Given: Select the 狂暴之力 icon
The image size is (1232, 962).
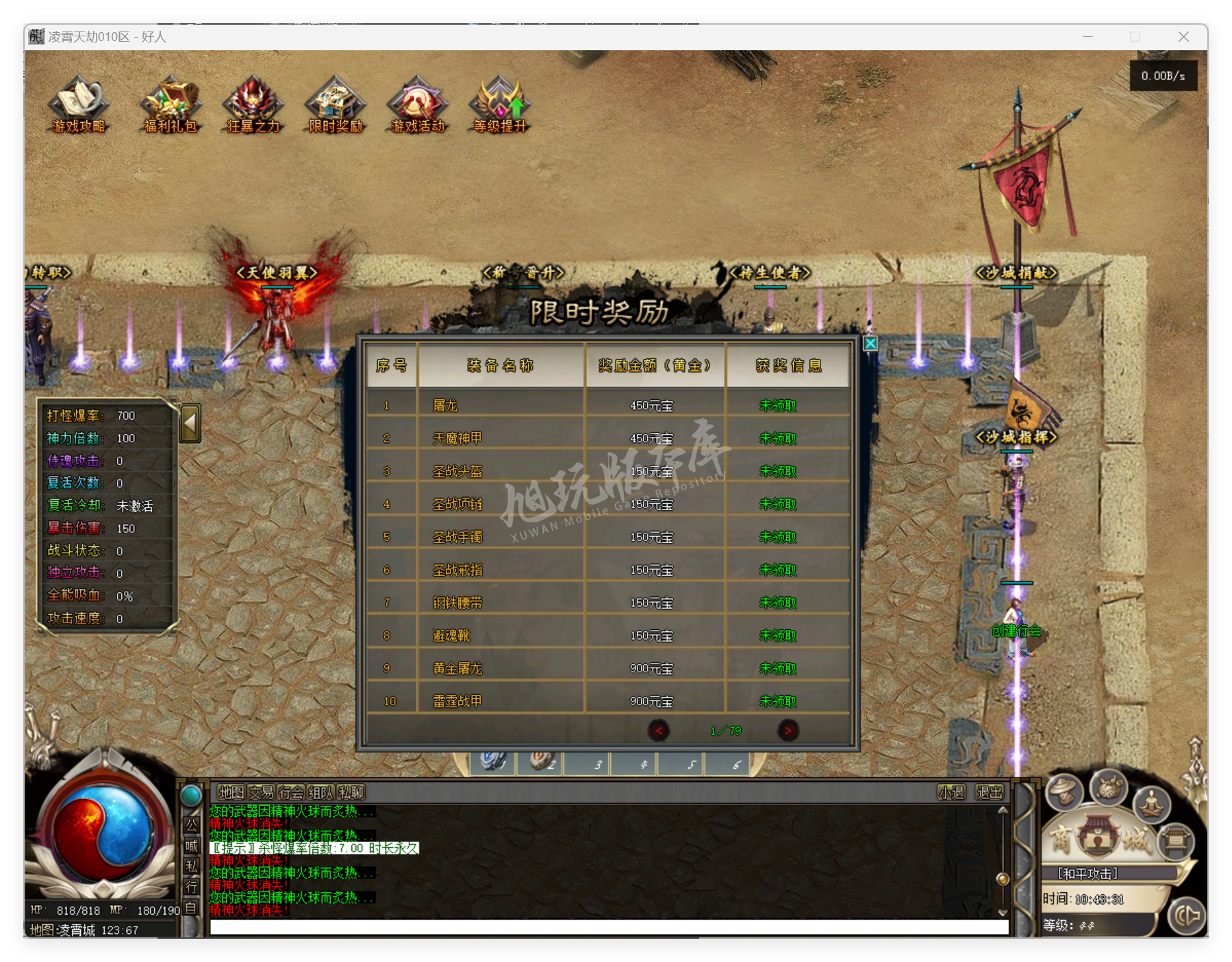Looking at the screenshot, I should coord(253,105).
